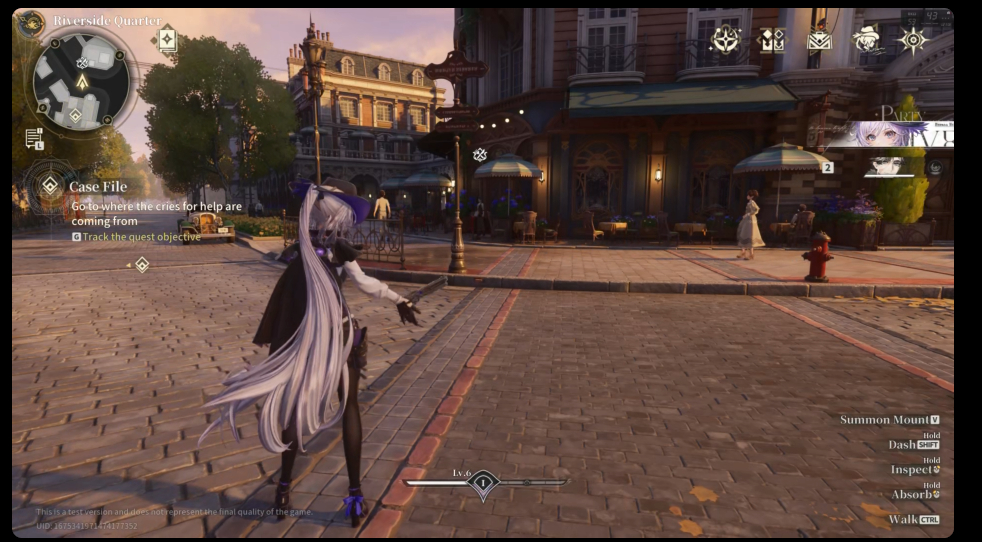
Task: Select the purple-haired girl party portrait
Action: click(887, 134)
